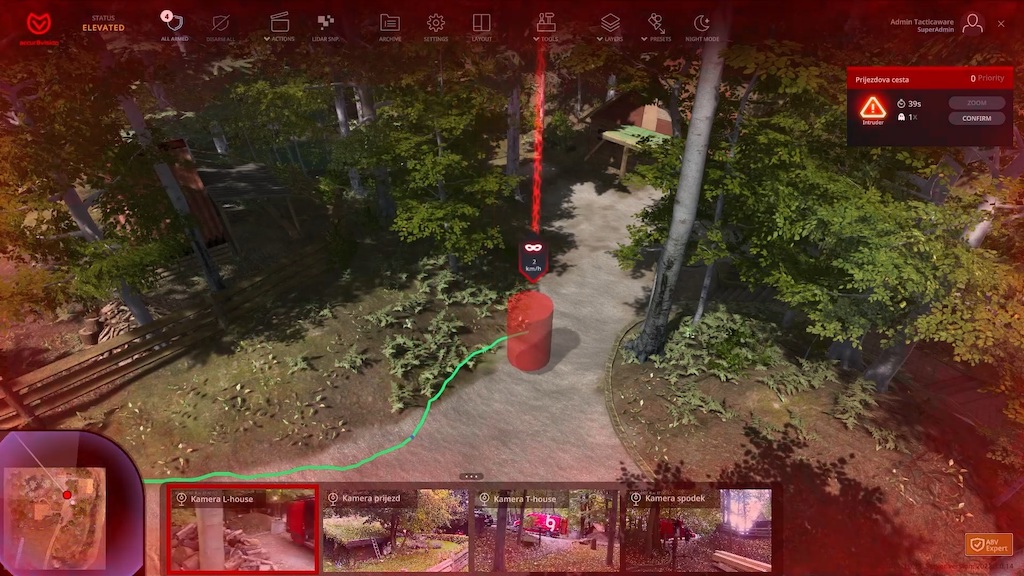
Task: Open the Actions dropdown
Action: tap(280, 26)
